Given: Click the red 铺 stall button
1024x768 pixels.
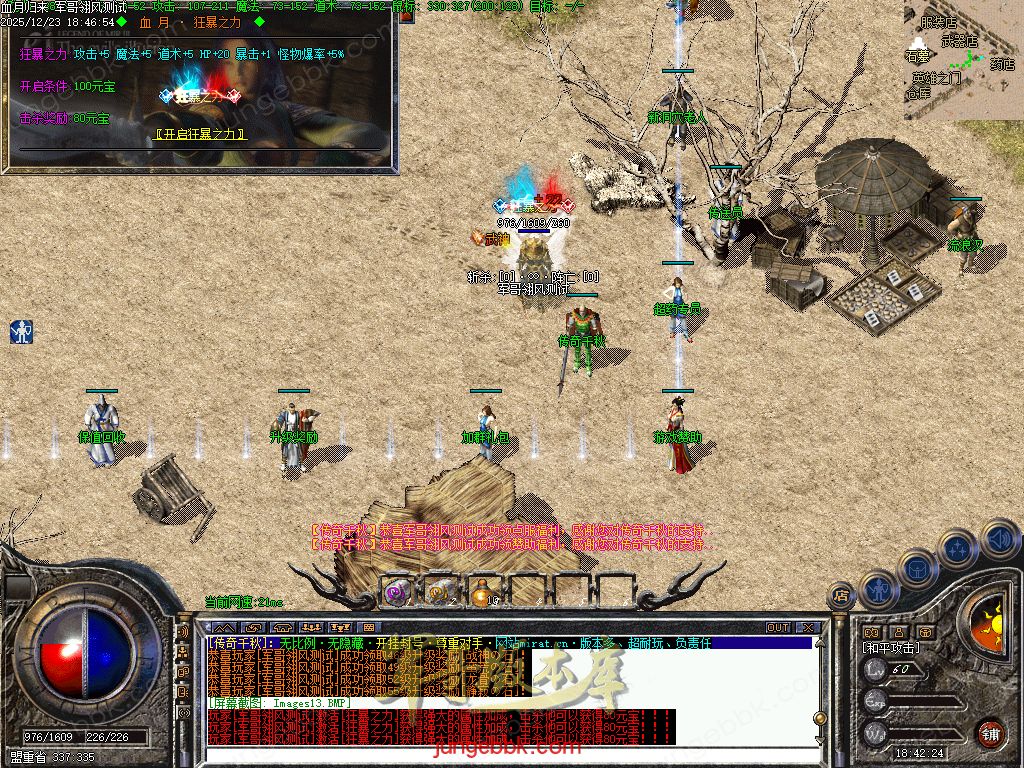Looking at the screenshot, I should click(x=990, y=732).
